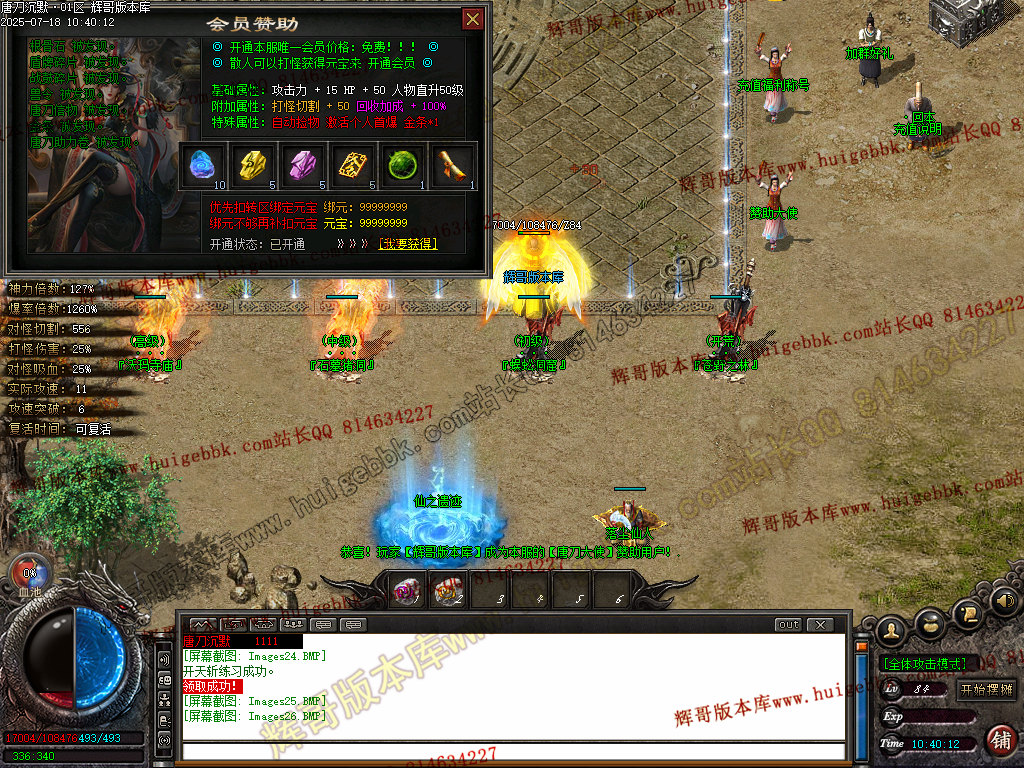Switch the 全体攻击模式 attack mode label
This screenshot has height=768, width=1024.
(x=924, y=663)
